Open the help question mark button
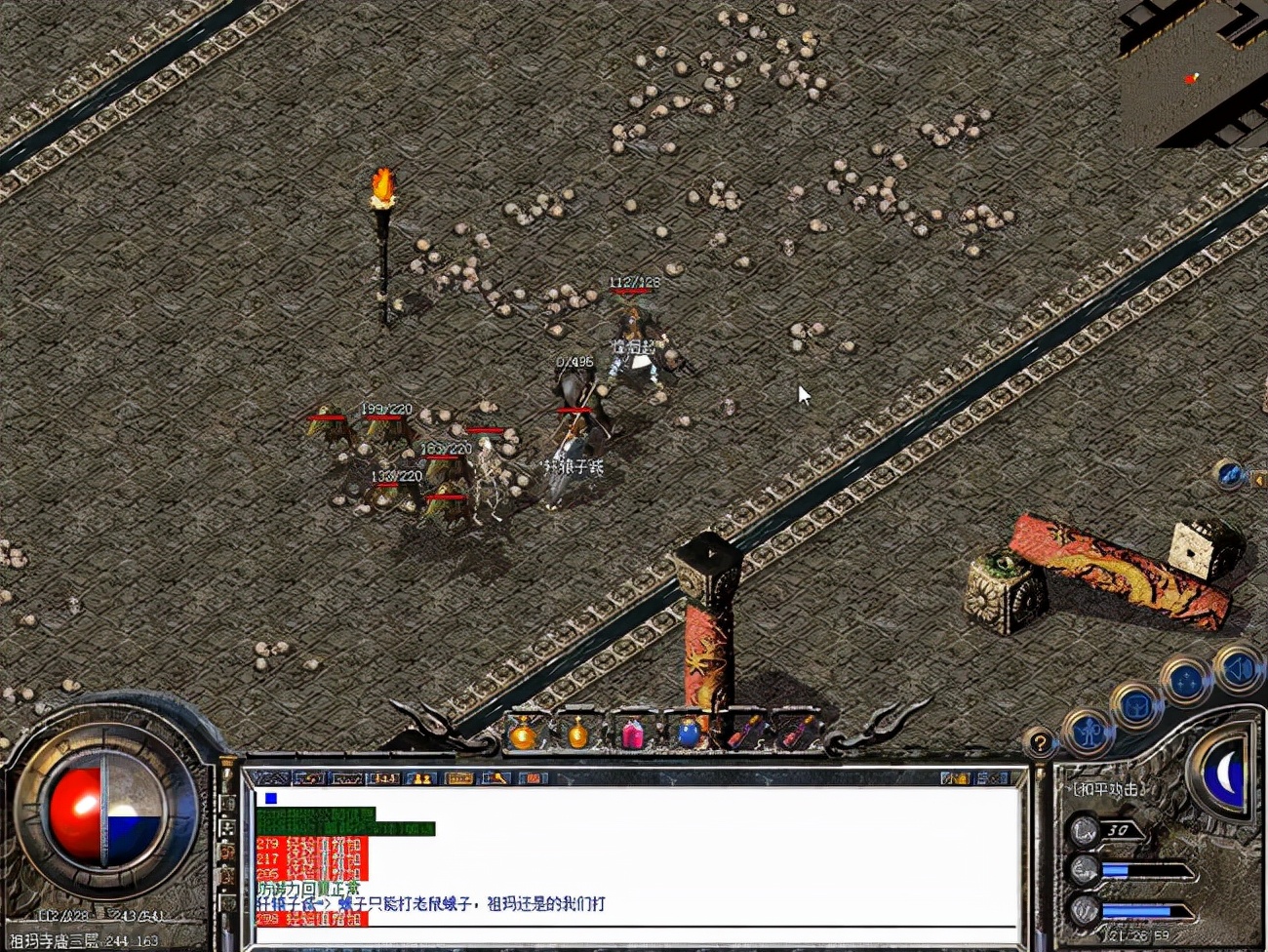This screenshot has height=952, width=1268. 1040,744
